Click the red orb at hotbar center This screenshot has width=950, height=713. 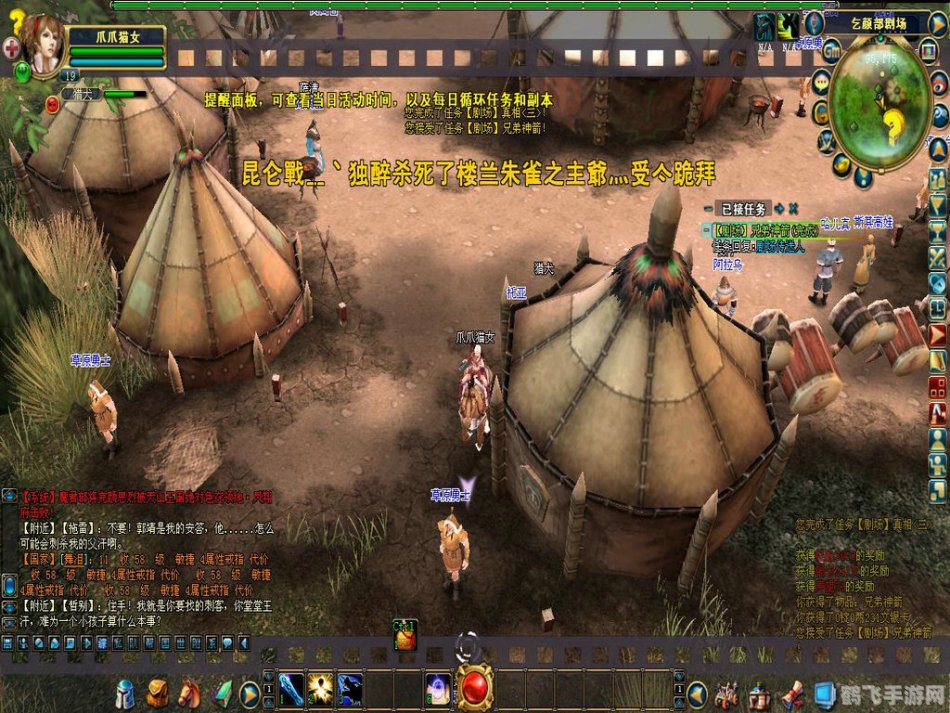click(475, 689)
